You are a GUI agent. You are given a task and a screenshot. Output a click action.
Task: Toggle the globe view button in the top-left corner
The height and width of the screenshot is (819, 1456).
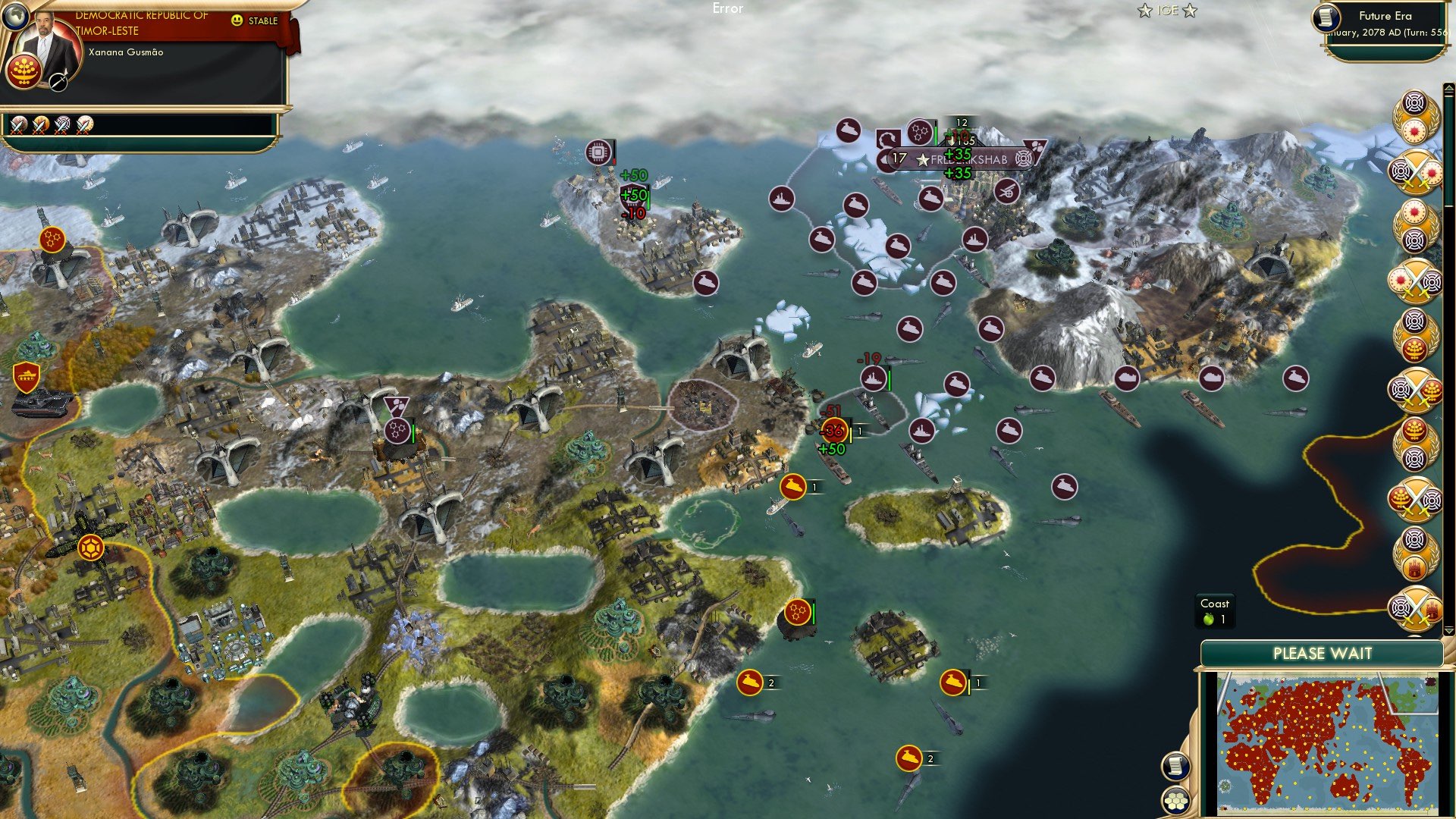[15, 17]
